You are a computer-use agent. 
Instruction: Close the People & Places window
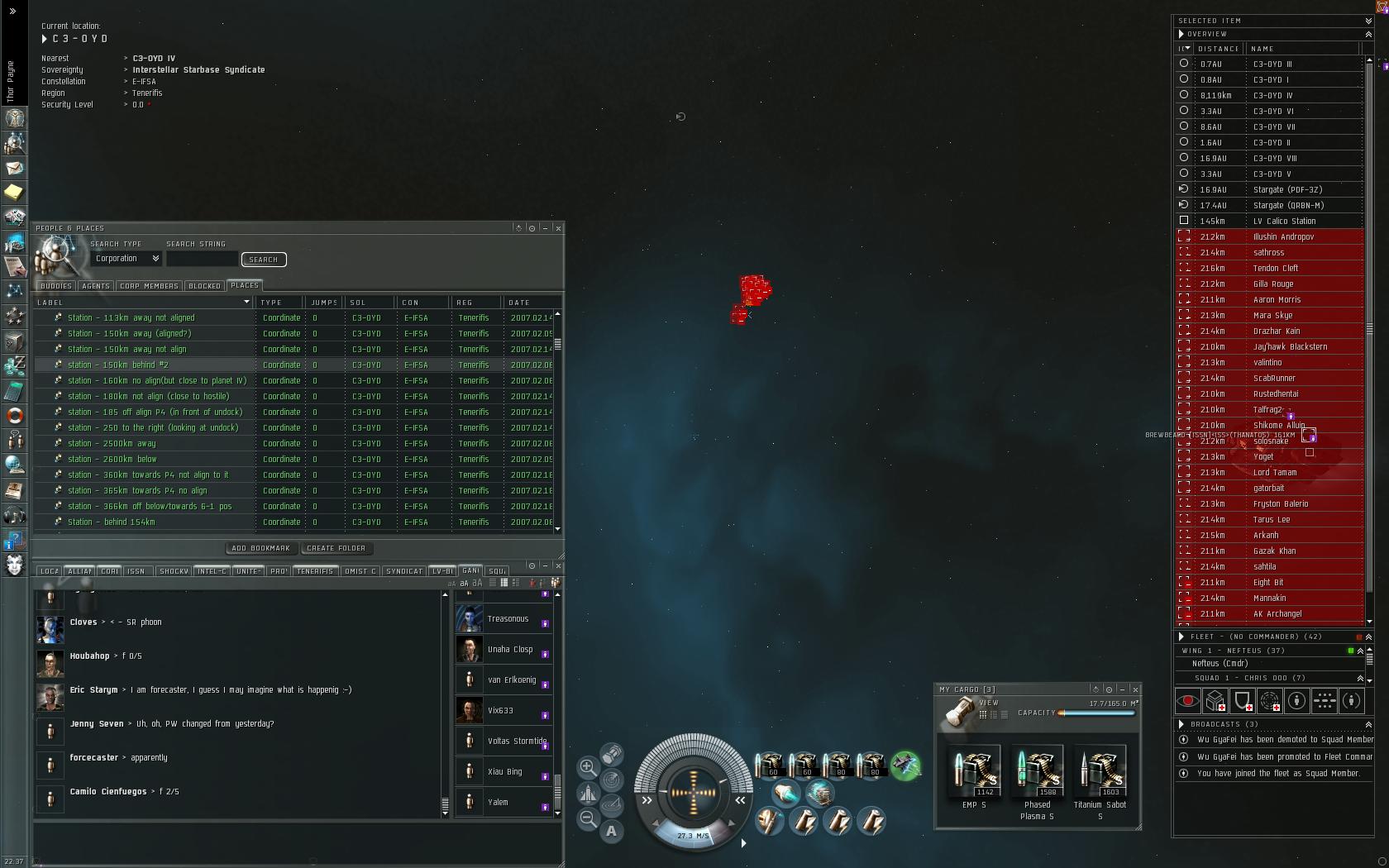[558, 228]
